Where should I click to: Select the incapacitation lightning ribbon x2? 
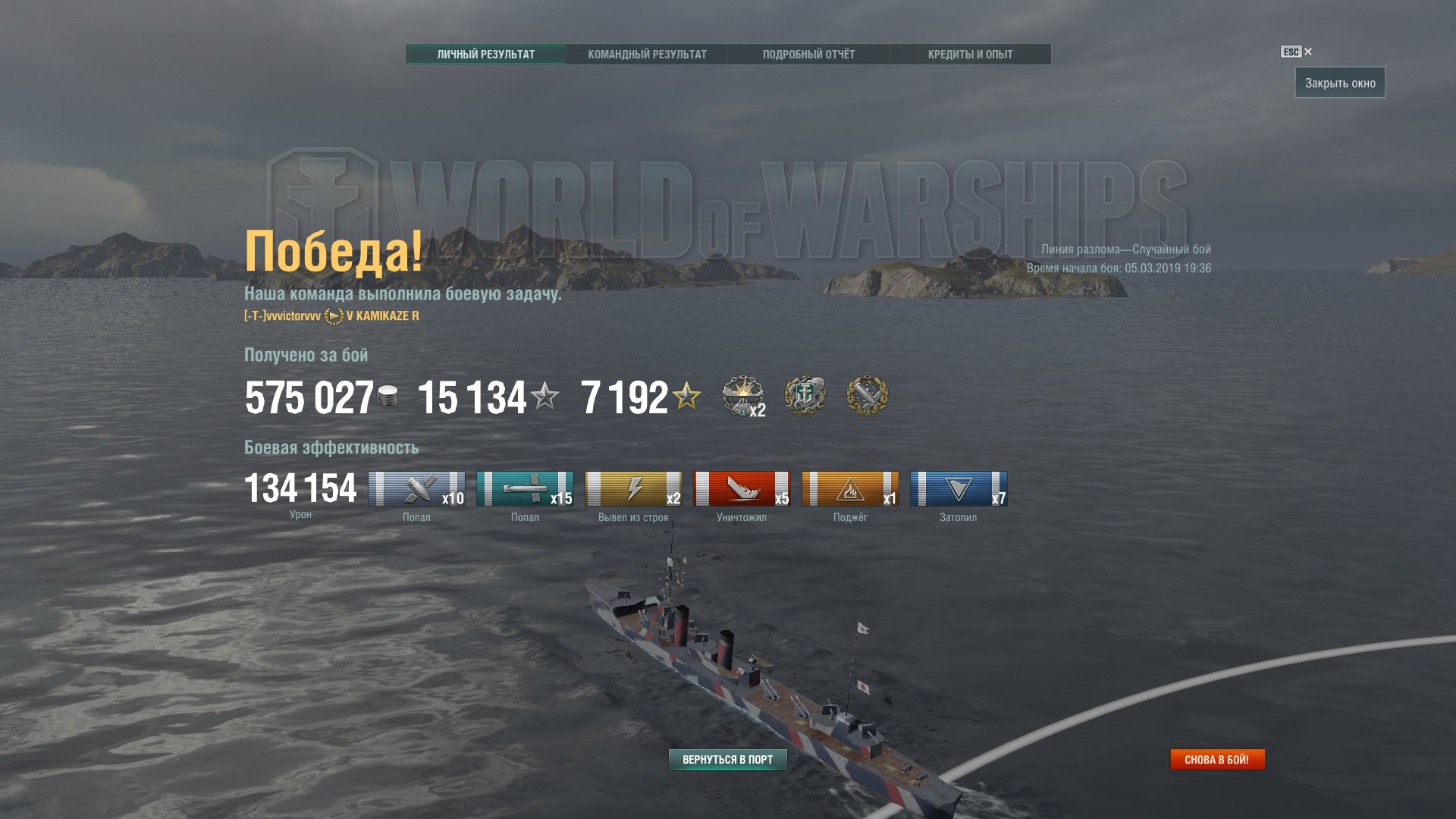tap(633, 489)
